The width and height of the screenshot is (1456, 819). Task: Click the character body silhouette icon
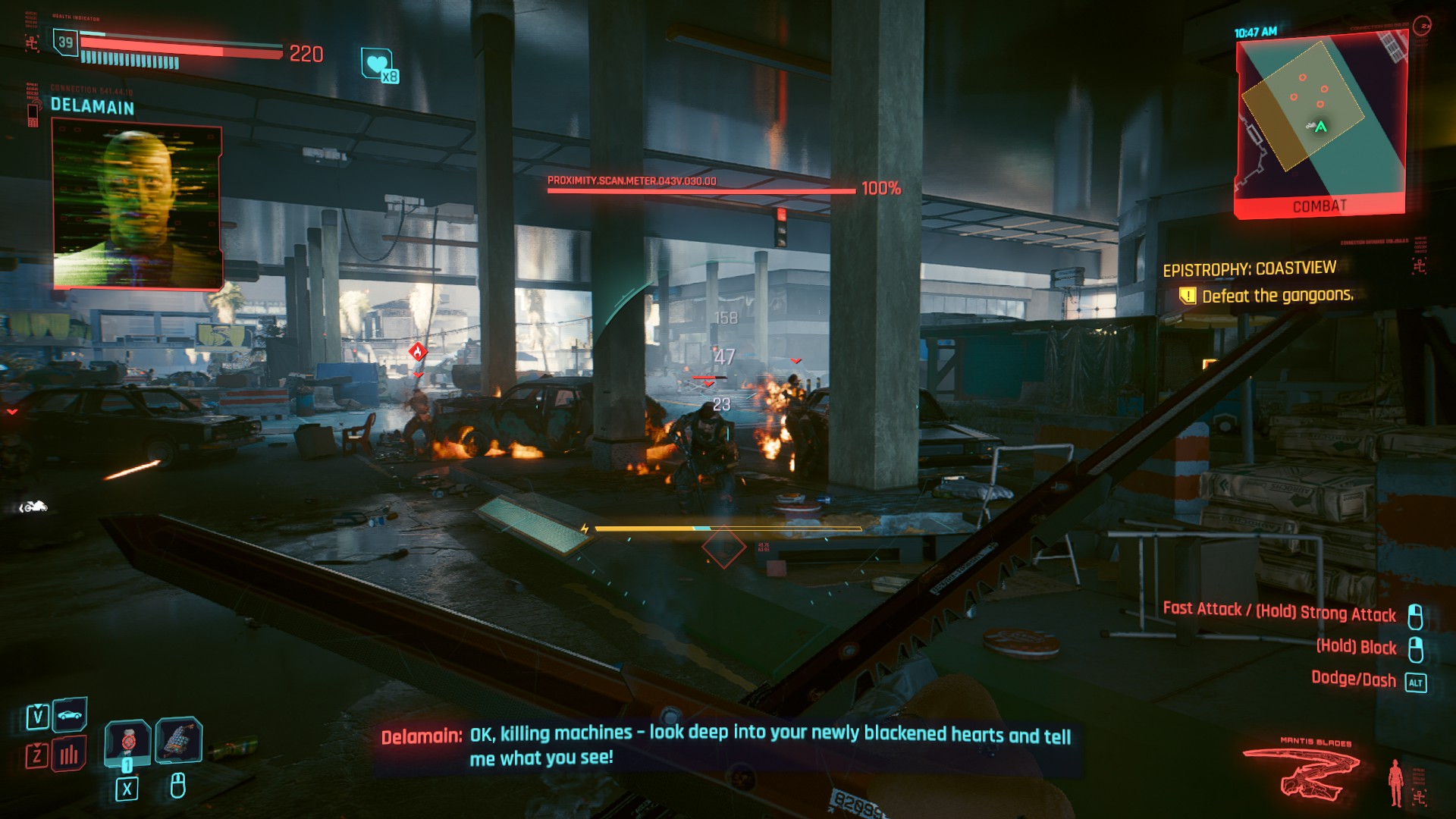click(x=1395, y=782)
